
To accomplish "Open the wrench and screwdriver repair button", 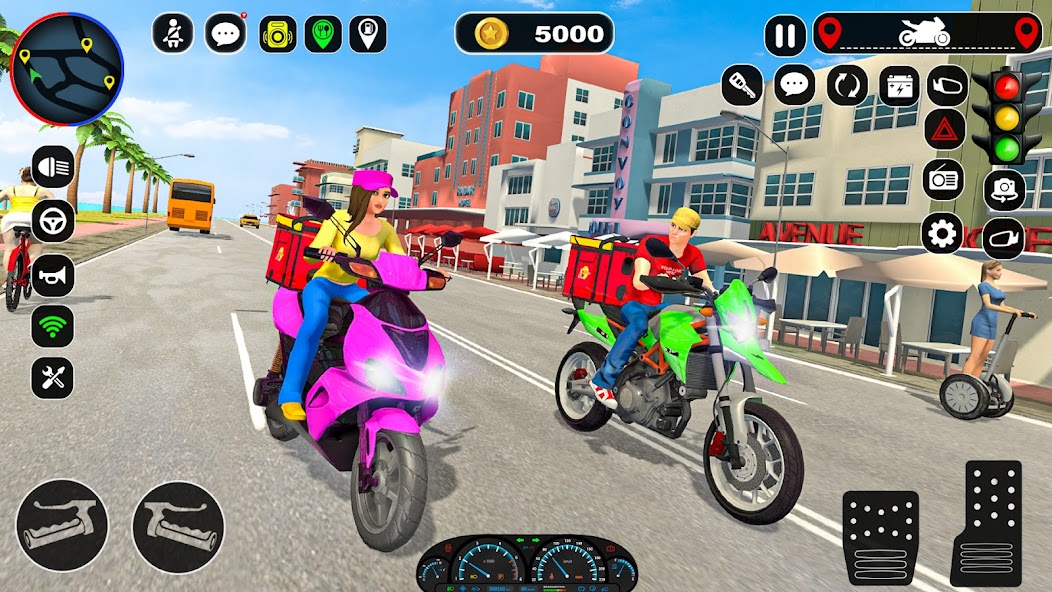I will coord(53,378).
